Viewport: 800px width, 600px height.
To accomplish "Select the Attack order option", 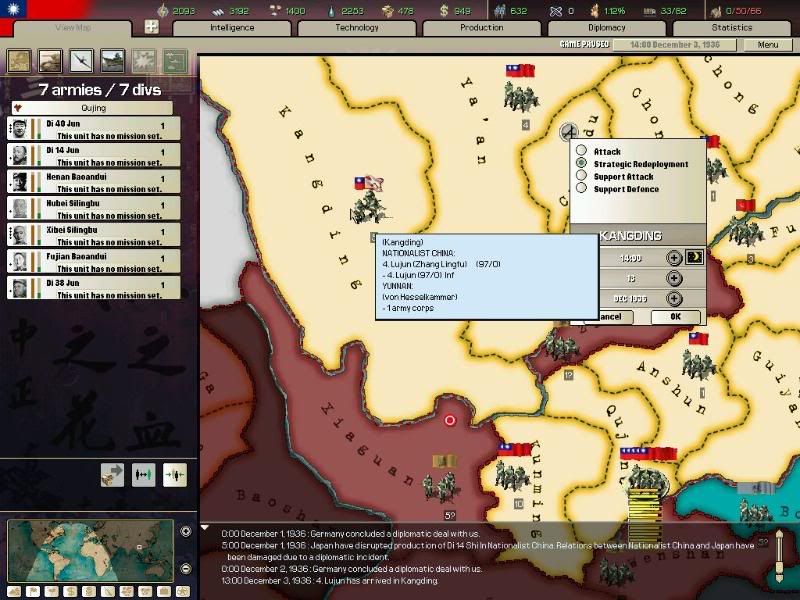I will click(x=582, y=152).
